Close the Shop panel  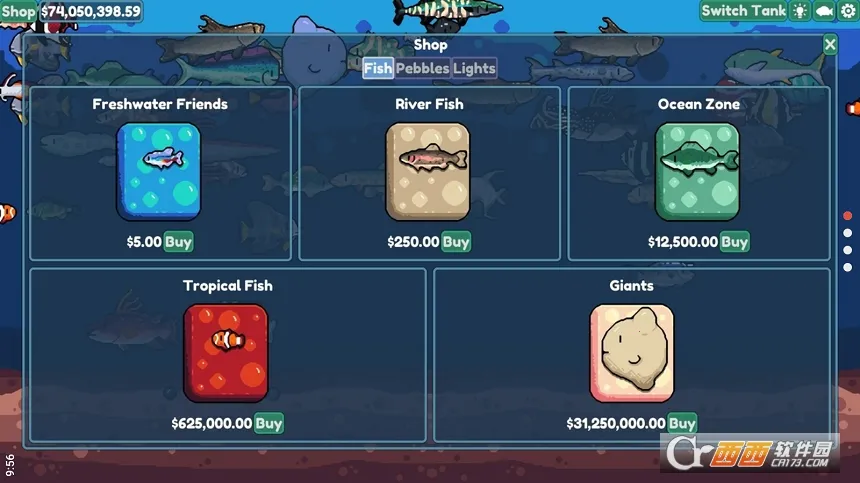830,44
